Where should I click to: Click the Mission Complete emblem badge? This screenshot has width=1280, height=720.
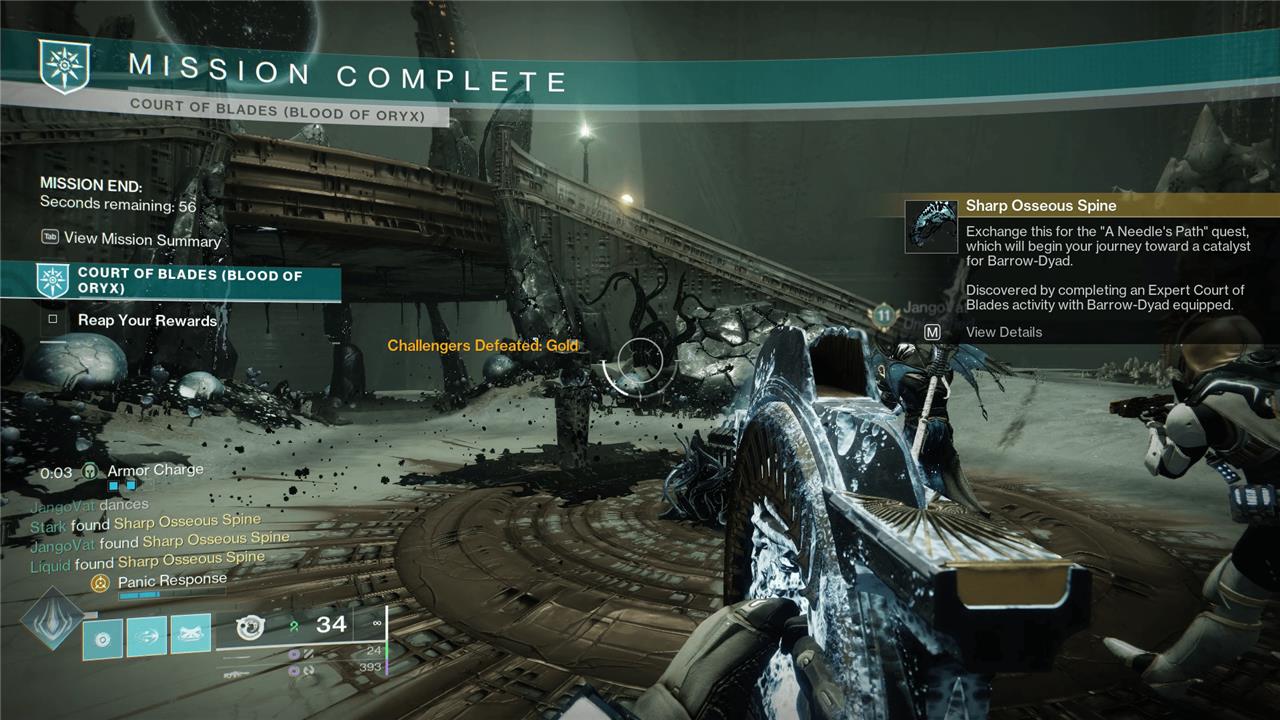click(x=64, y=66)
